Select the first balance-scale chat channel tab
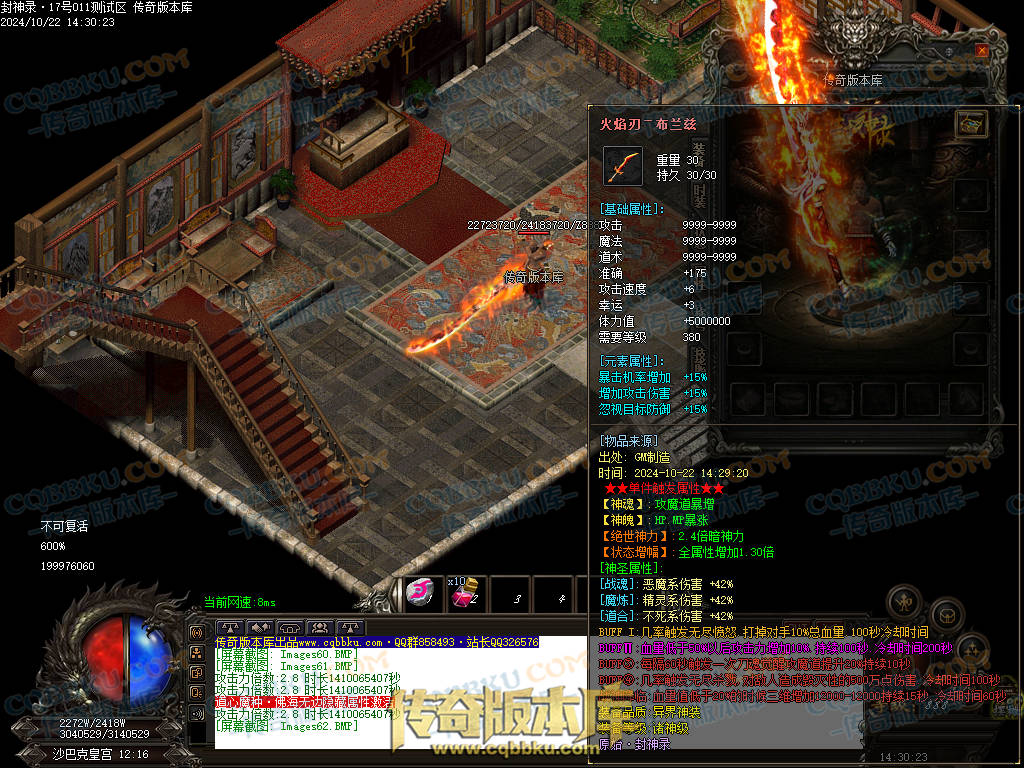Image resolution: width=1024 pixels, height=768 pixels. tap(231, 628)
